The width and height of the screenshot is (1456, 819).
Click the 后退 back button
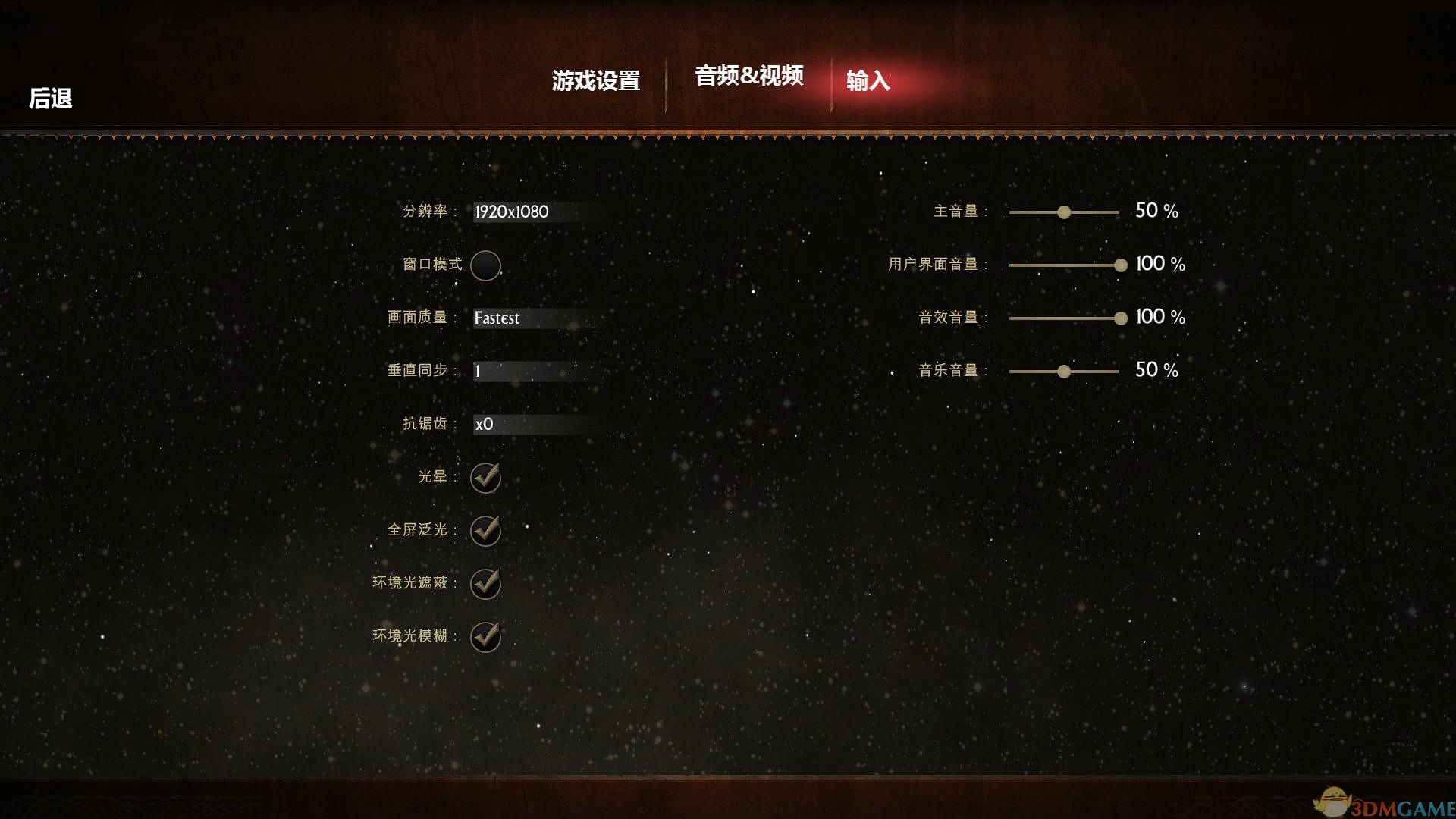tap(50, 99)
